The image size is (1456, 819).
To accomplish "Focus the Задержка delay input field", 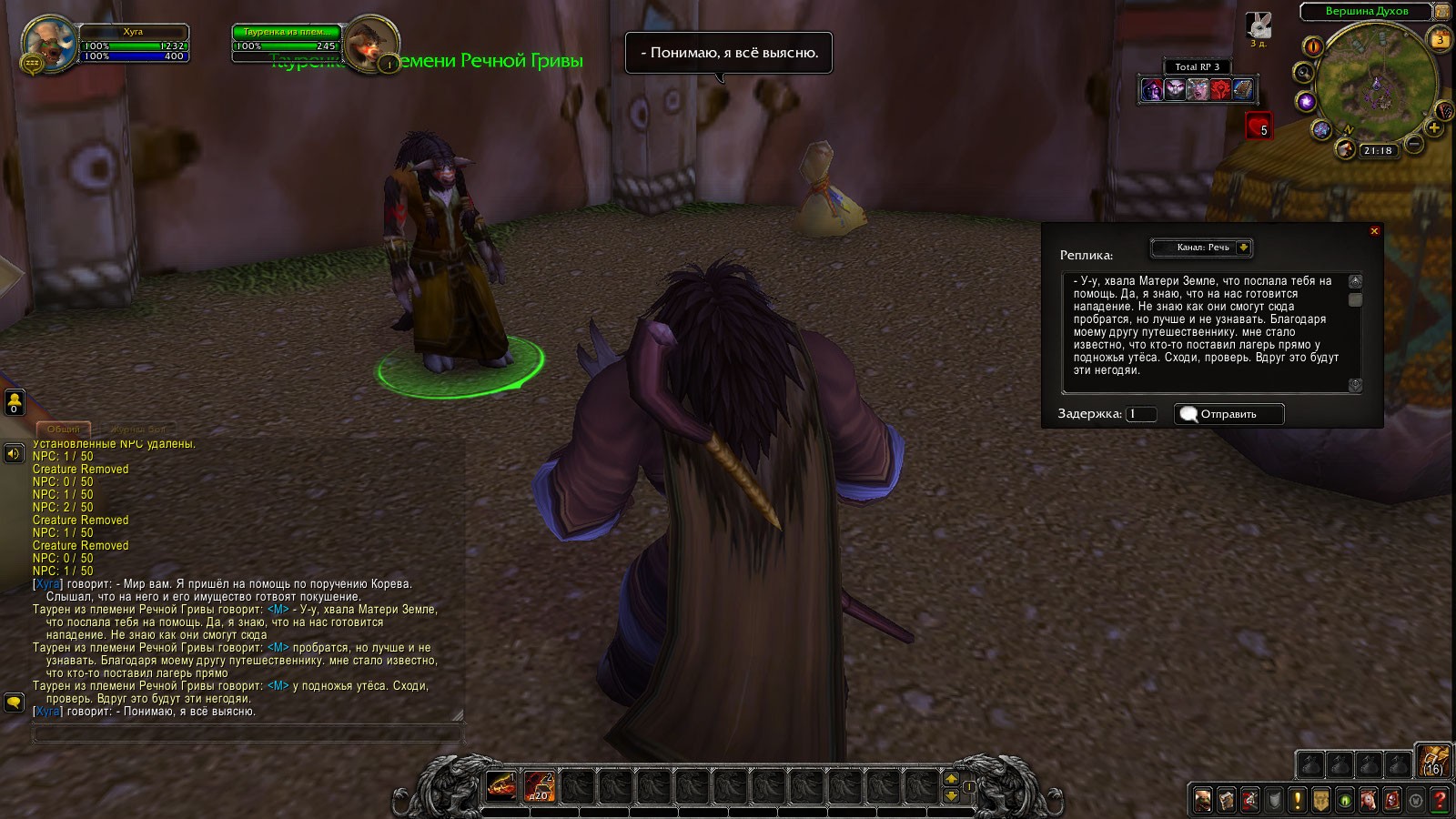I will [x=1141, y=414].
